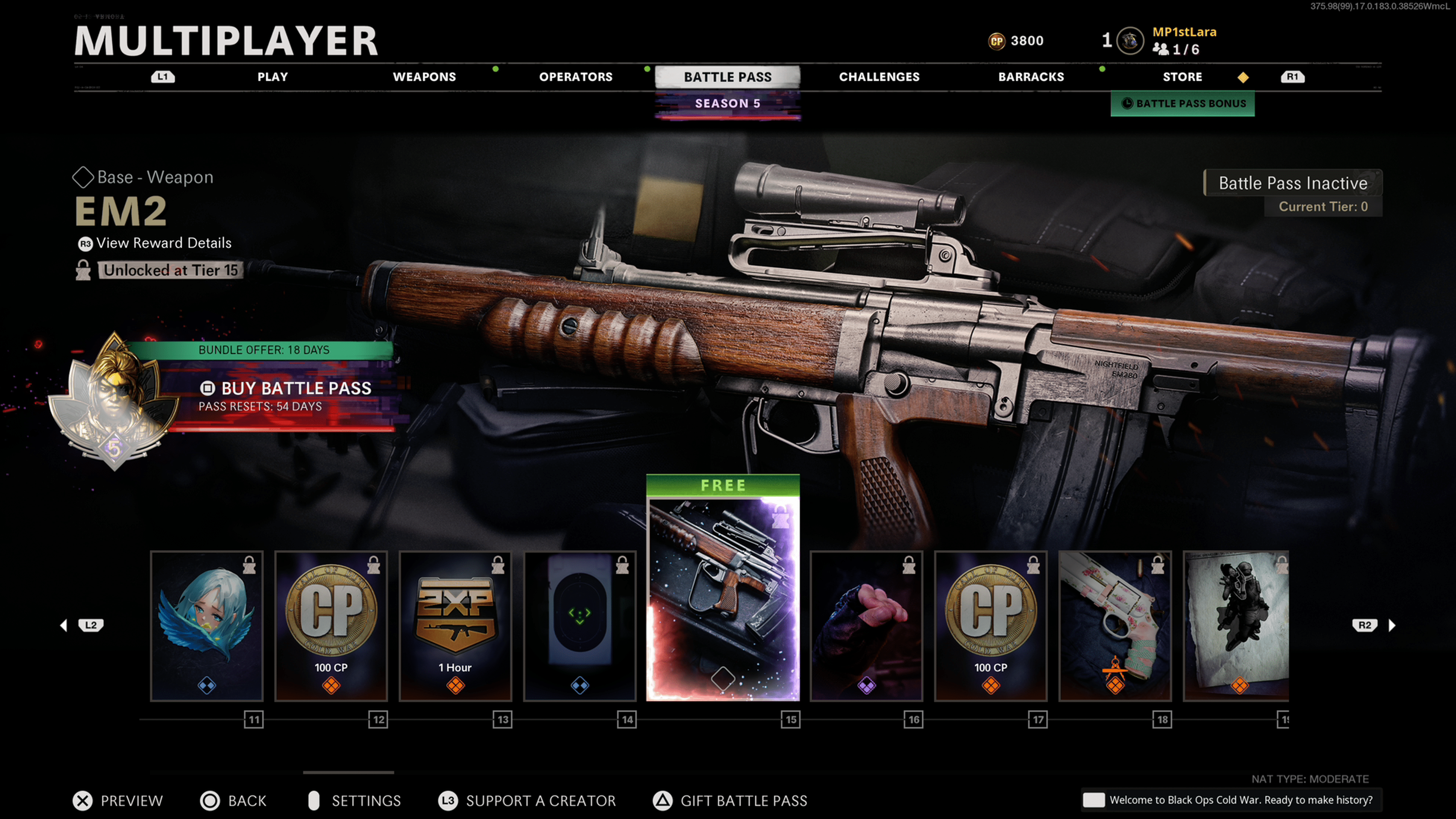Open the Barracks tab
The width and height of the screenshot is (1456, 819).
(x=1031, y=77)
